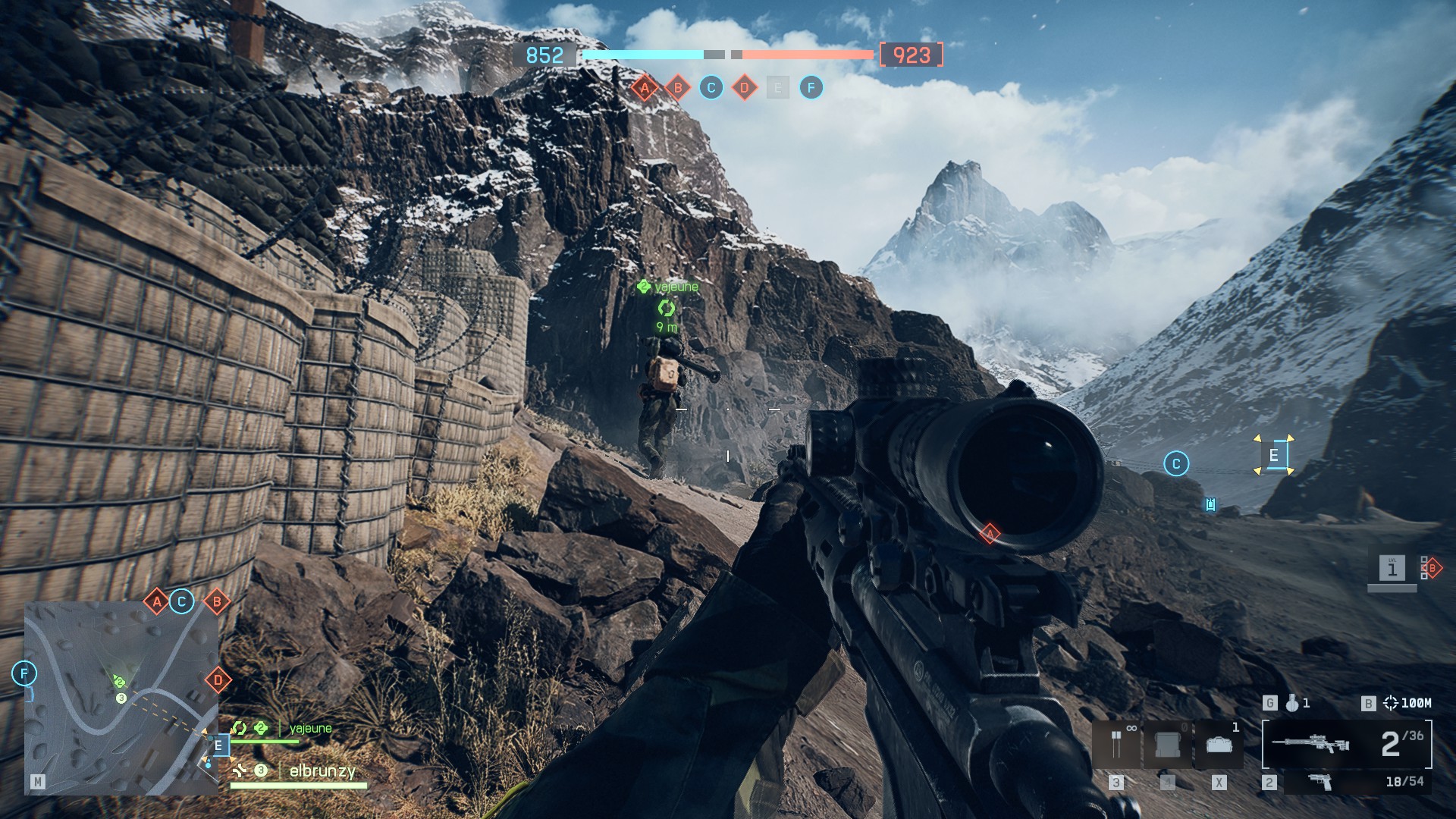Choose the ammo crate gadget slot

[x=1167, y=744]
